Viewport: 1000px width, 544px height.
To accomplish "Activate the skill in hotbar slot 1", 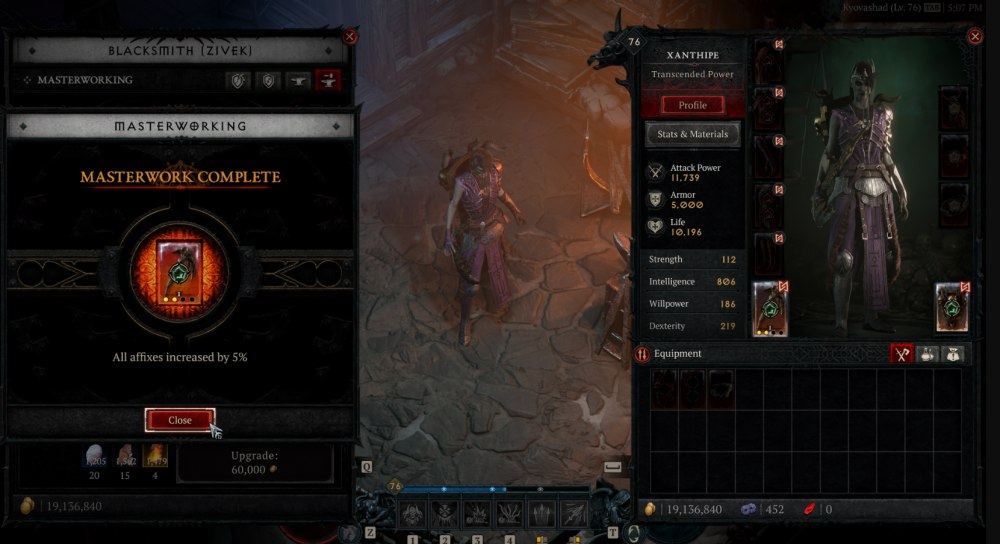I will [412, 515].
